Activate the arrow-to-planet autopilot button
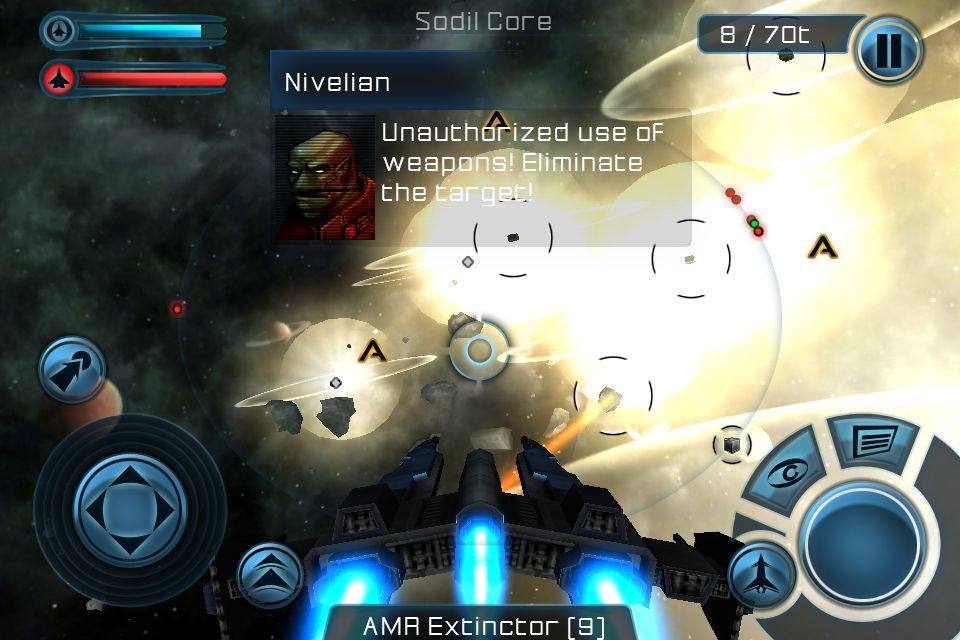 pyautogui.click(x=72, y=369)
